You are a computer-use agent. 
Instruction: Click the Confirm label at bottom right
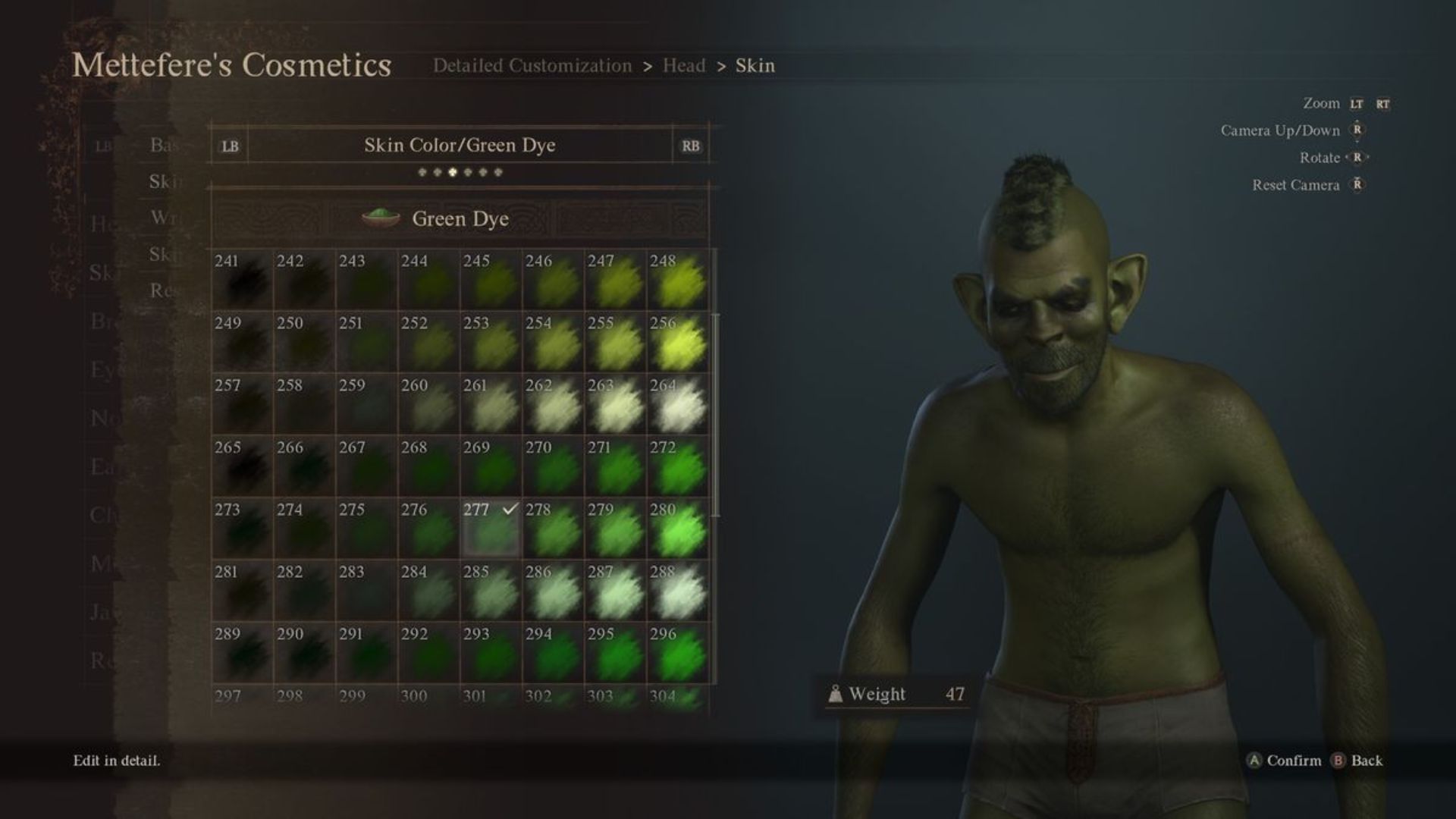point(1294,761)
